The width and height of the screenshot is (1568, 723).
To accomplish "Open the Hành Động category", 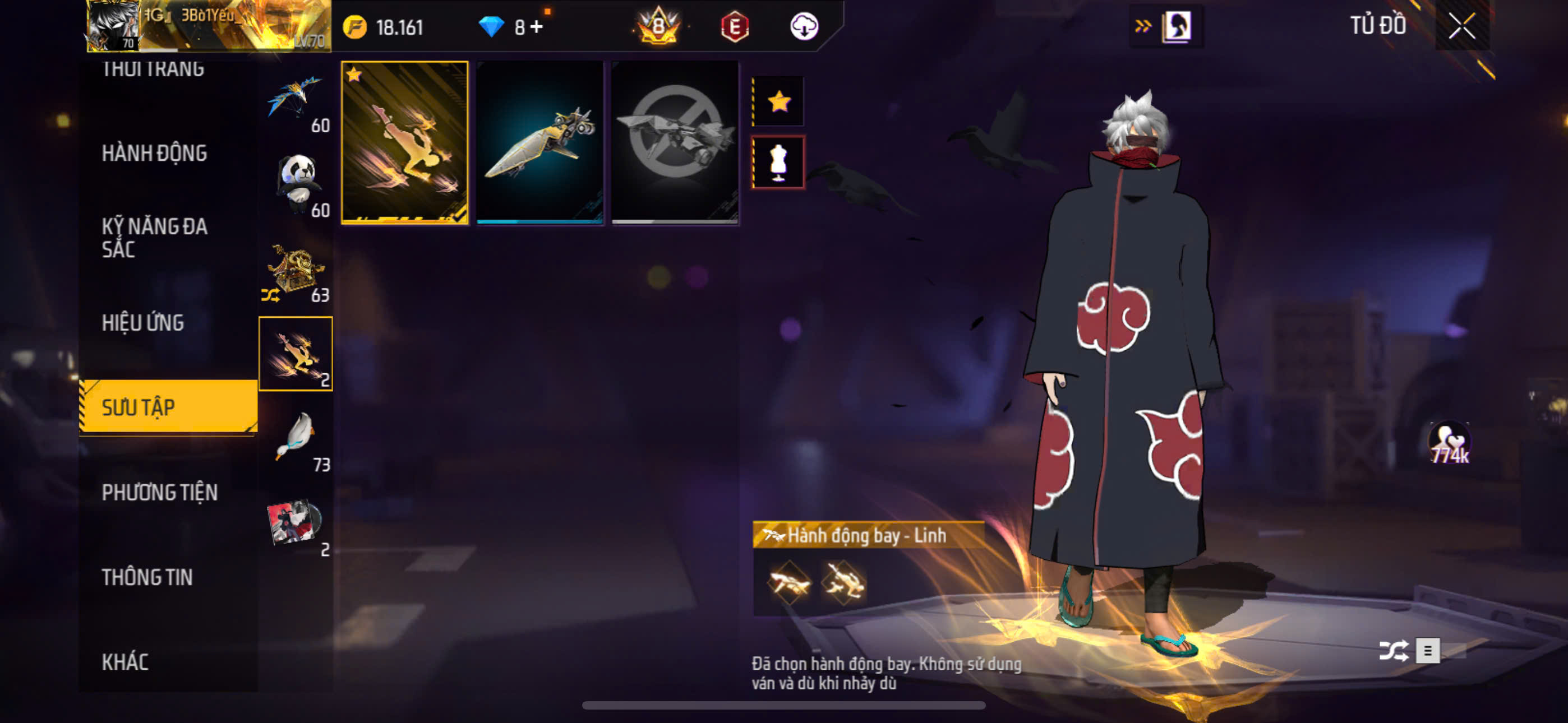I will [154, 154].
